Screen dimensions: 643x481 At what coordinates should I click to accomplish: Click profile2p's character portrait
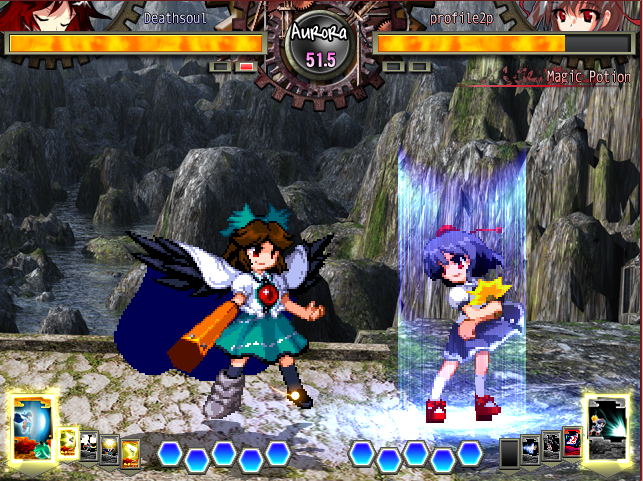(592, 14)
